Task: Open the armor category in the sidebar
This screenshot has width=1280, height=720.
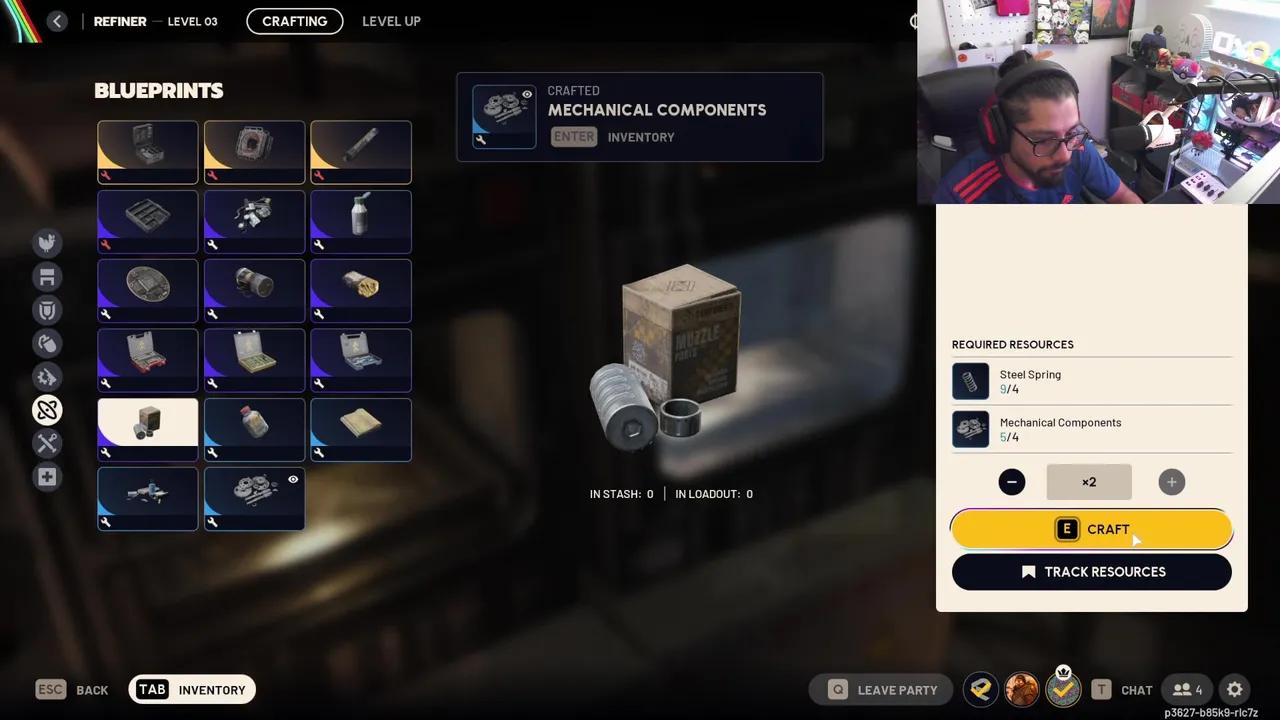Action: [x=47, y=311]
